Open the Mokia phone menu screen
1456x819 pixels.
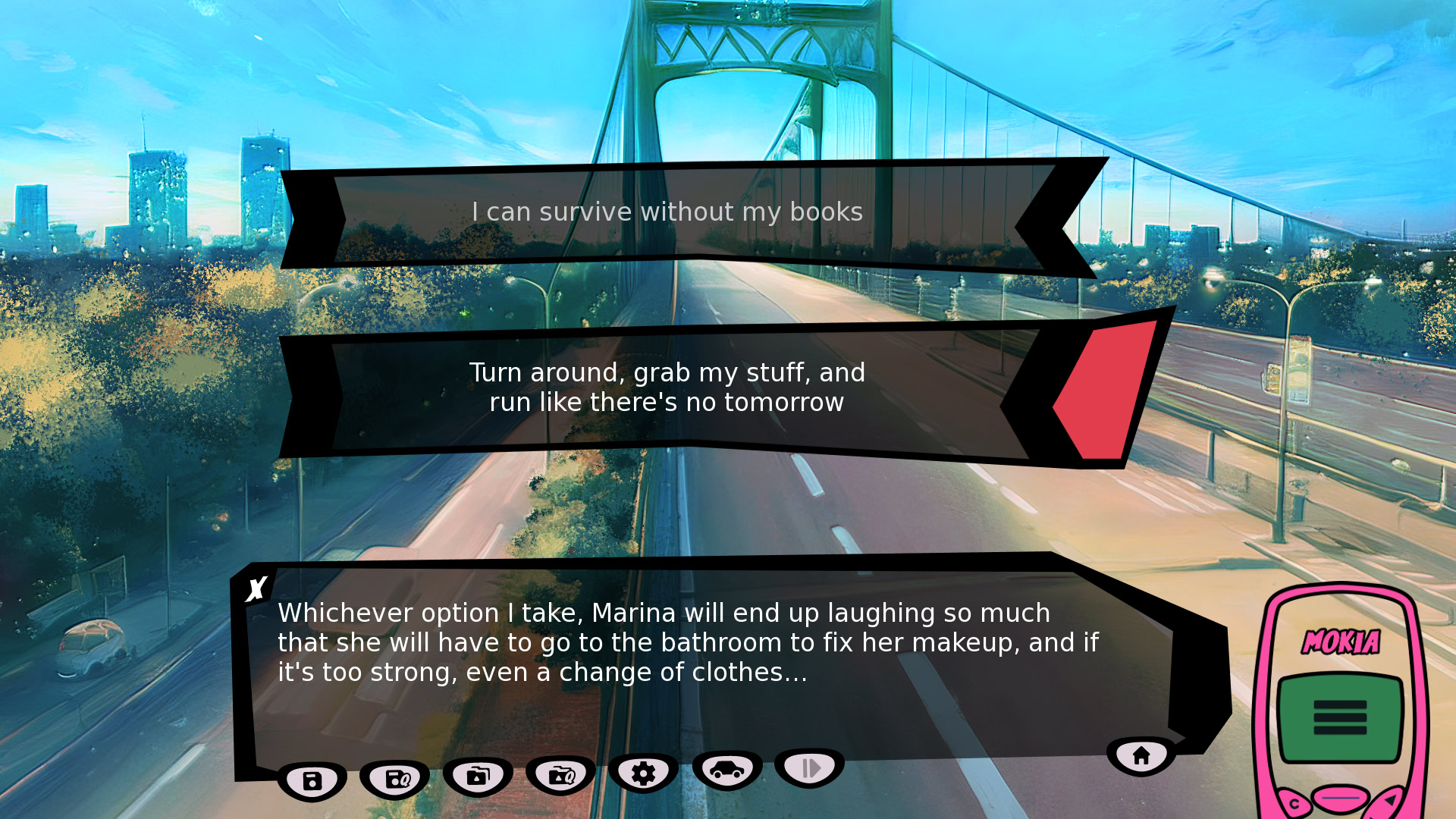pyautogui.click(x=1340, y=717)
